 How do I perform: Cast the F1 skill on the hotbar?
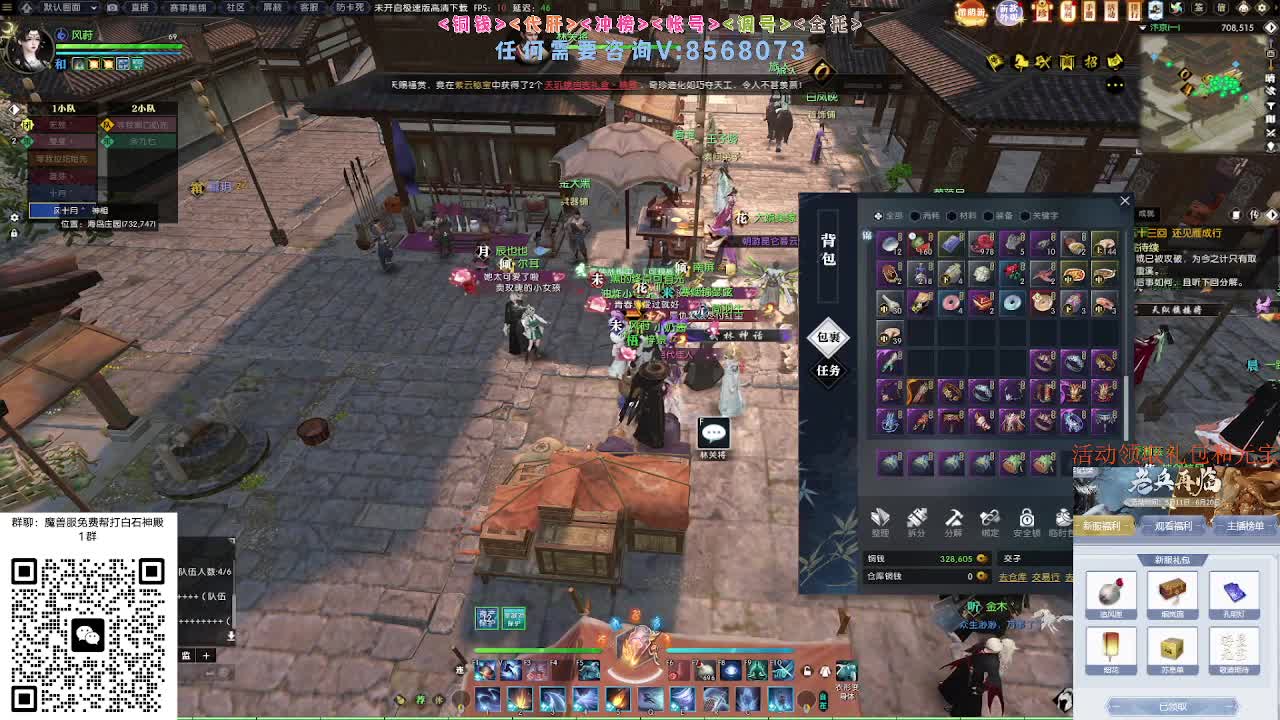(485, 672)
